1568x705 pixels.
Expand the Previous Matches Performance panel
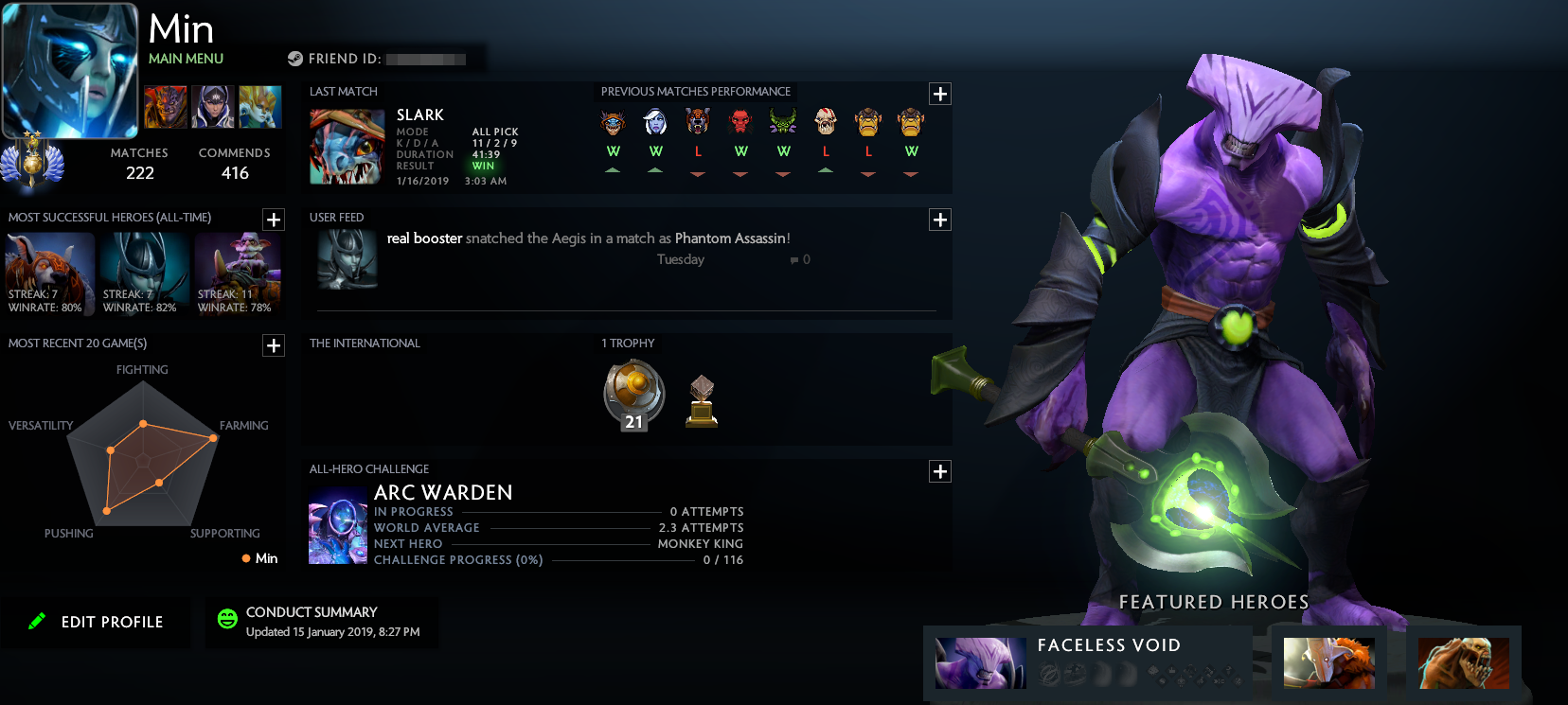(x=939, y=94)
